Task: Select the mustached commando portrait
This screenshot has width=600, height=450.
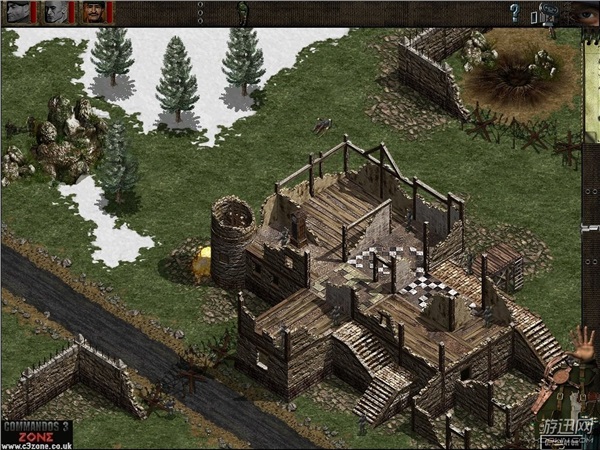Action: pyautogui.click(x=93, y=12)
